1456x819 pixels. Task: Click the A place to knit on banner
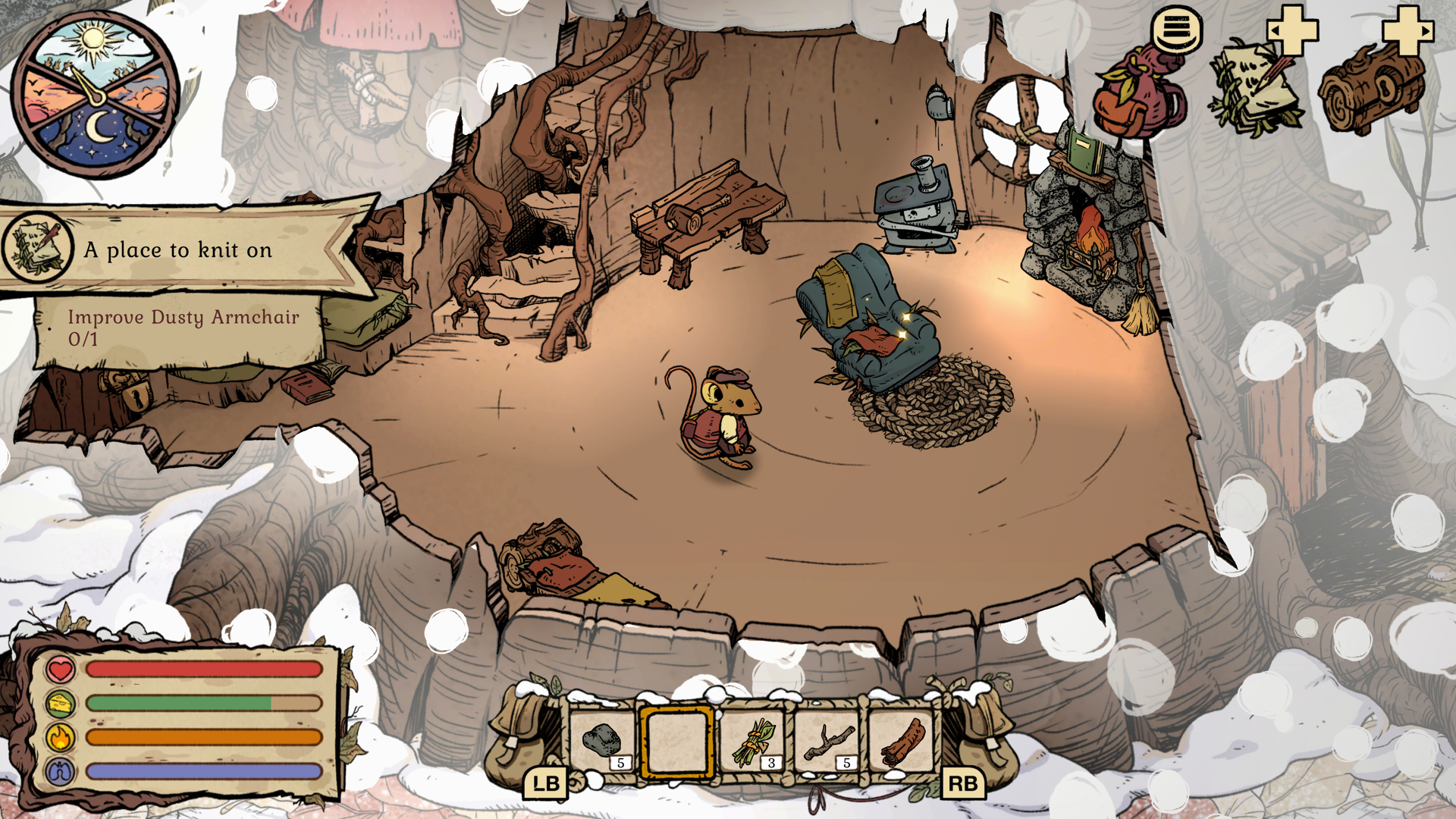(x=179, y=250)
